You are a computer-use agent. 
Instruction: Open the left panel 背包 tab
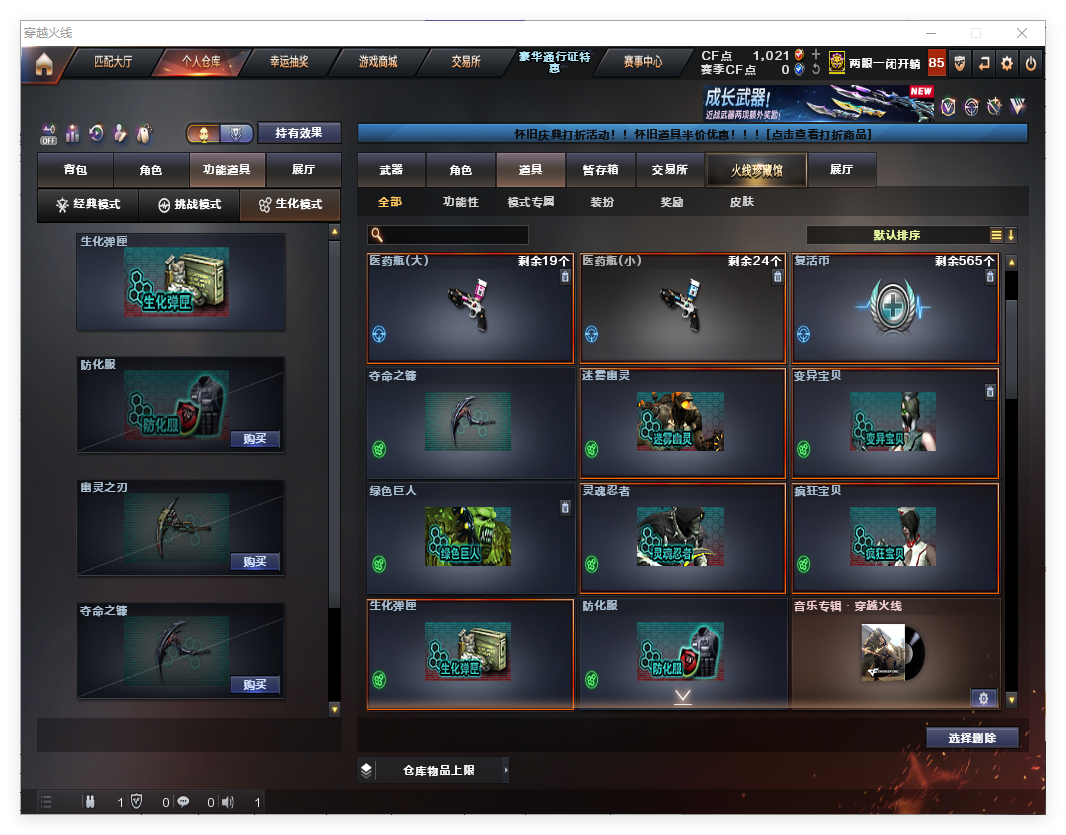[x=75, y=170]
